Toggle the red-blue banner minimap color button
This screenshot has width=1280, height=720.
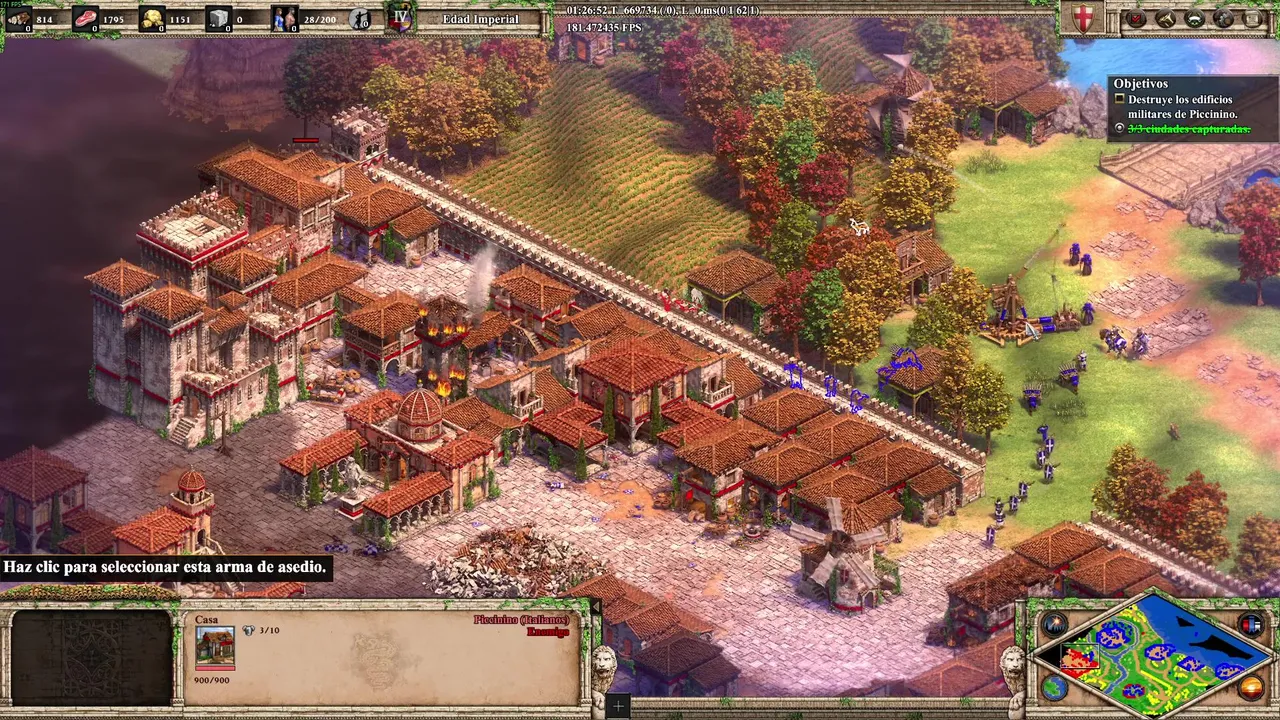[1250, 626]
